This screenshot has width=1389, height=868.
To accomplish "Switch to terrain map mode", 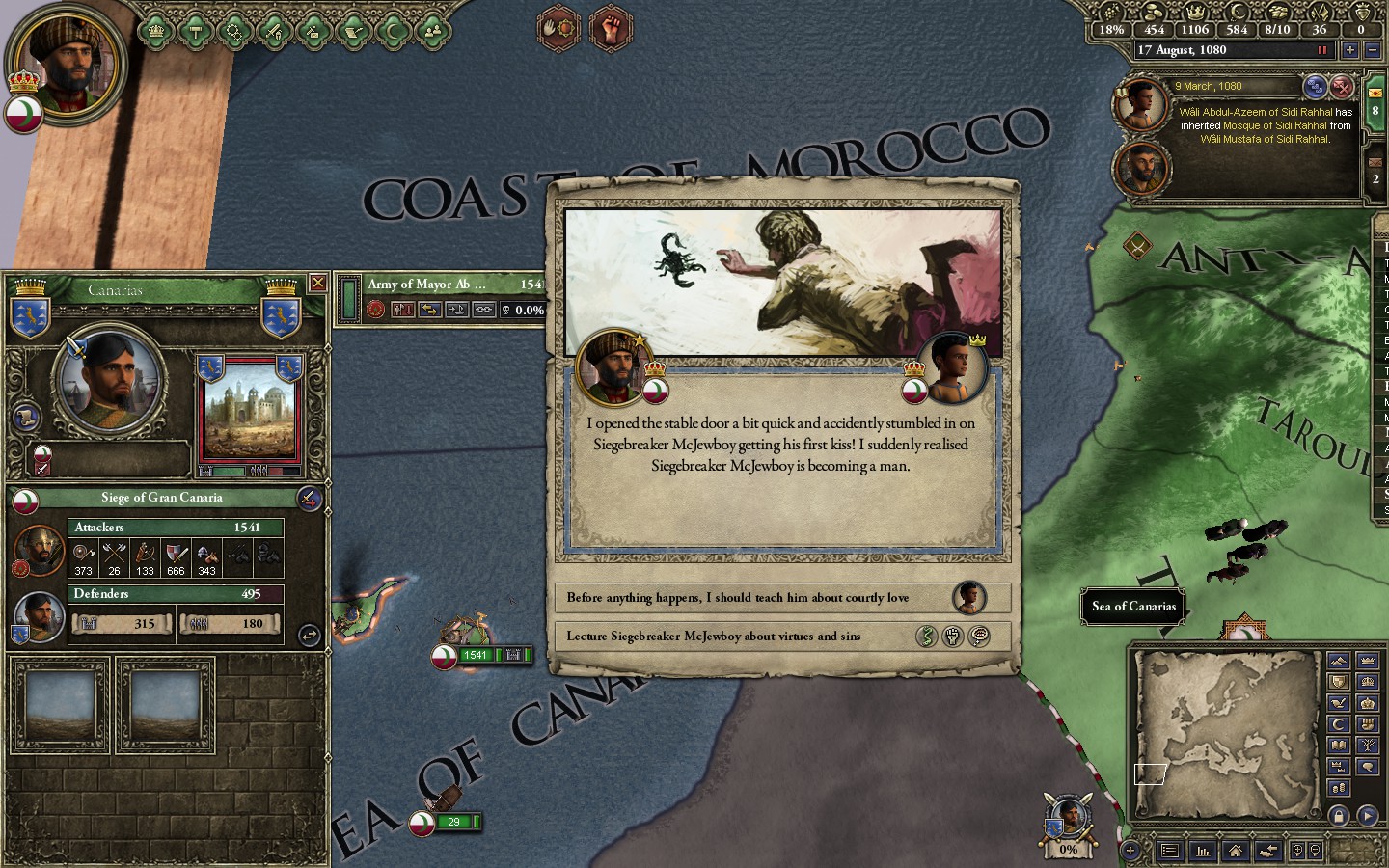I will pyautogui.click(x=1338, y=661).
